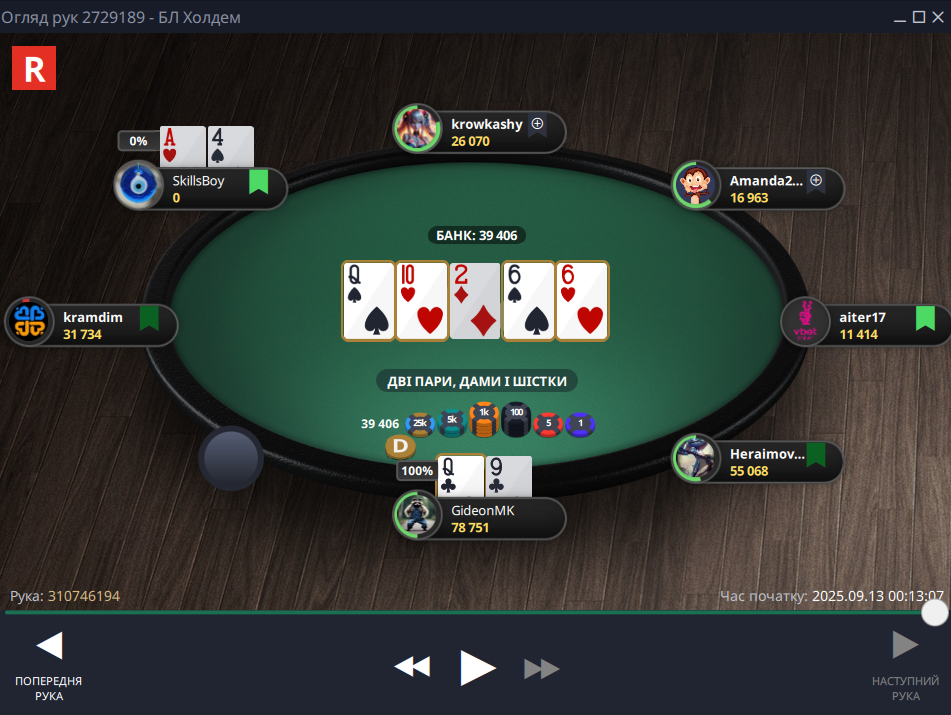Image resolution: width=951 pixels, height=715 pixels.
Task: Fast-forward the hand replay
Action: (x=541, y=668)
